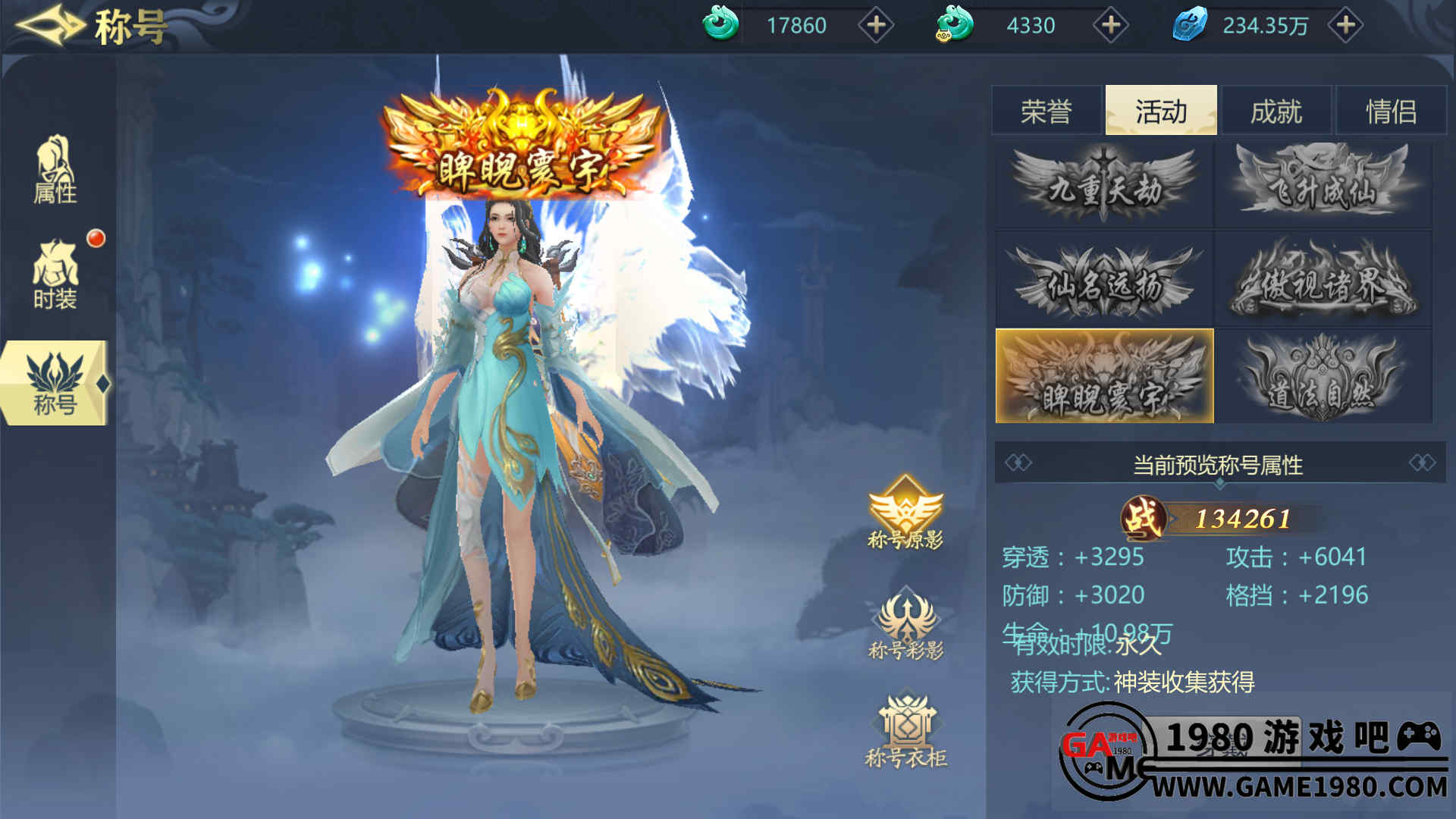Open 称号彩影 title effect
The image size is (1456, 819).
coord(905,623)
